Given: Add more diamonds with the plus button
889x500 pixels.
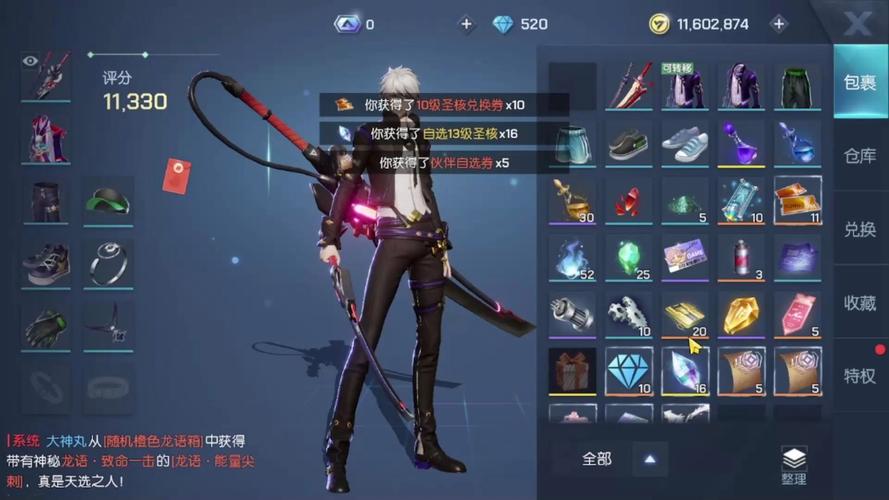Looking at the screenshot, I should coord(466,24).
